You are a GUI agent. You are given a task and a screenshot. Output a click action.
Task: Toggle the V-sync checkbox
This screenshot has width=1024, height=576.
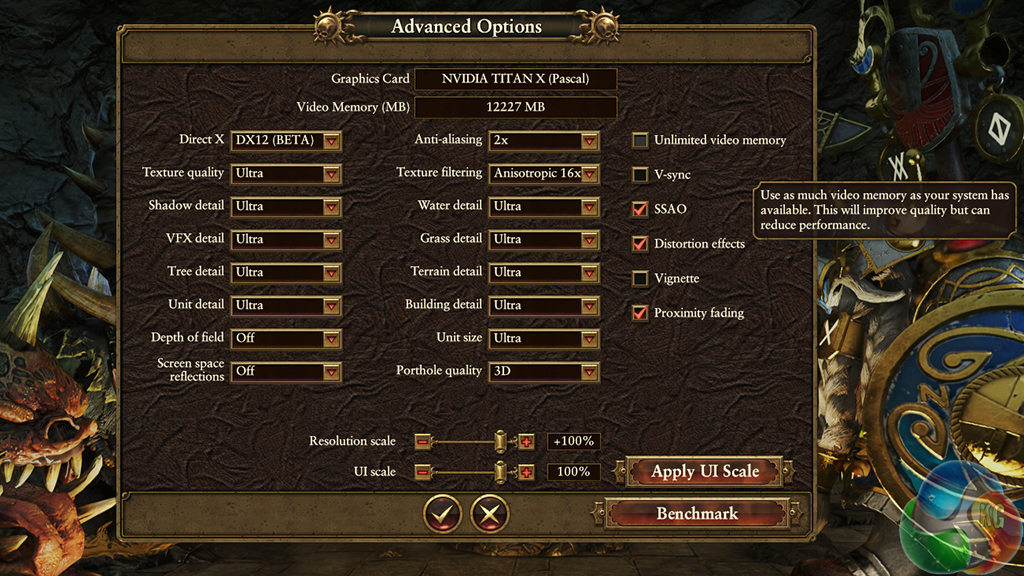[640, 175]
